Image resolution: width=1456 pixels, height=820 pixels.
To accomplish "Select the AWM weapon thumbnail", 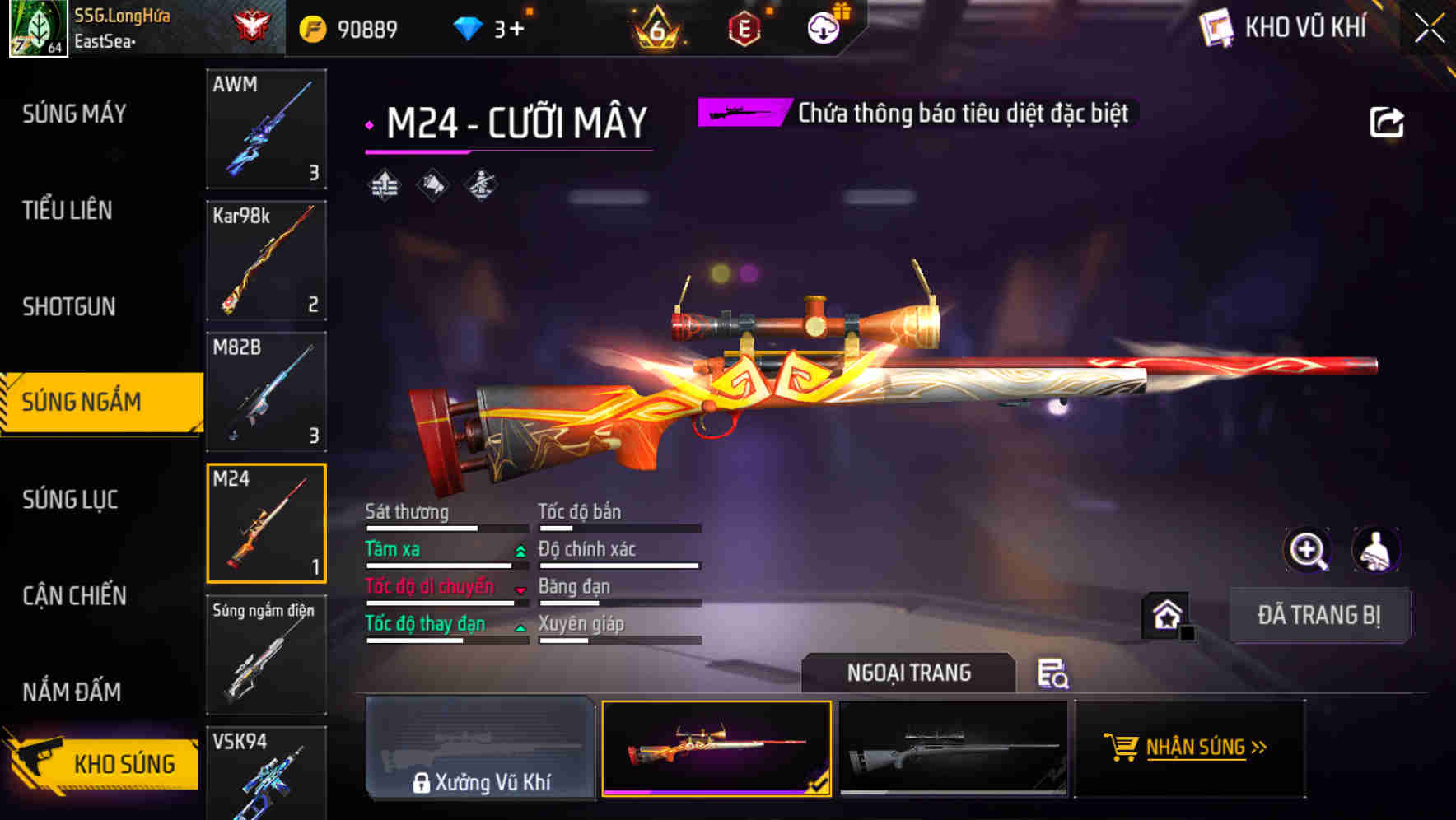I will [x=266, y=129].
